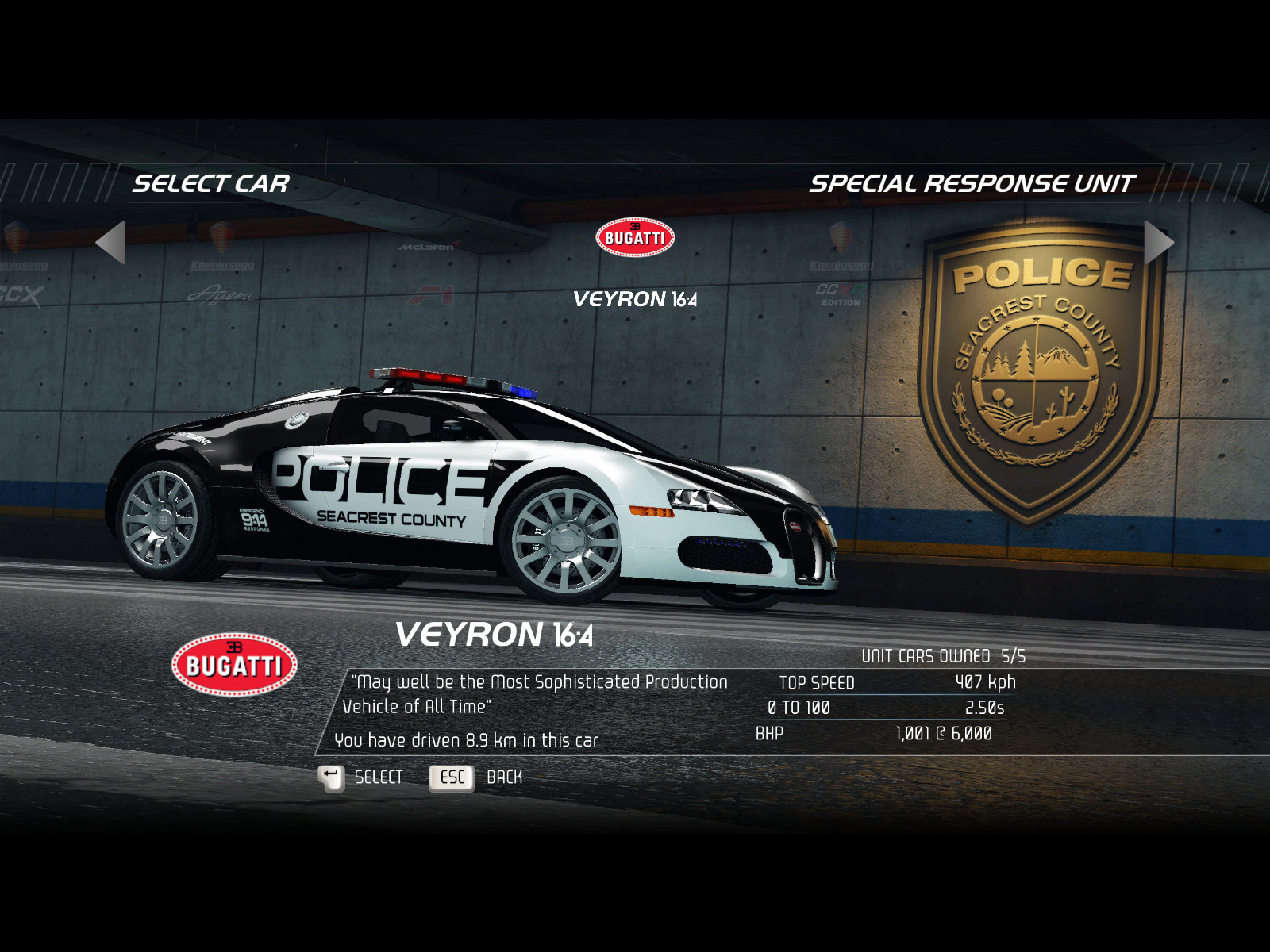The image size is (1270, 952).
Task: Click the left arrow to view previous car
Action: [112, 242]
